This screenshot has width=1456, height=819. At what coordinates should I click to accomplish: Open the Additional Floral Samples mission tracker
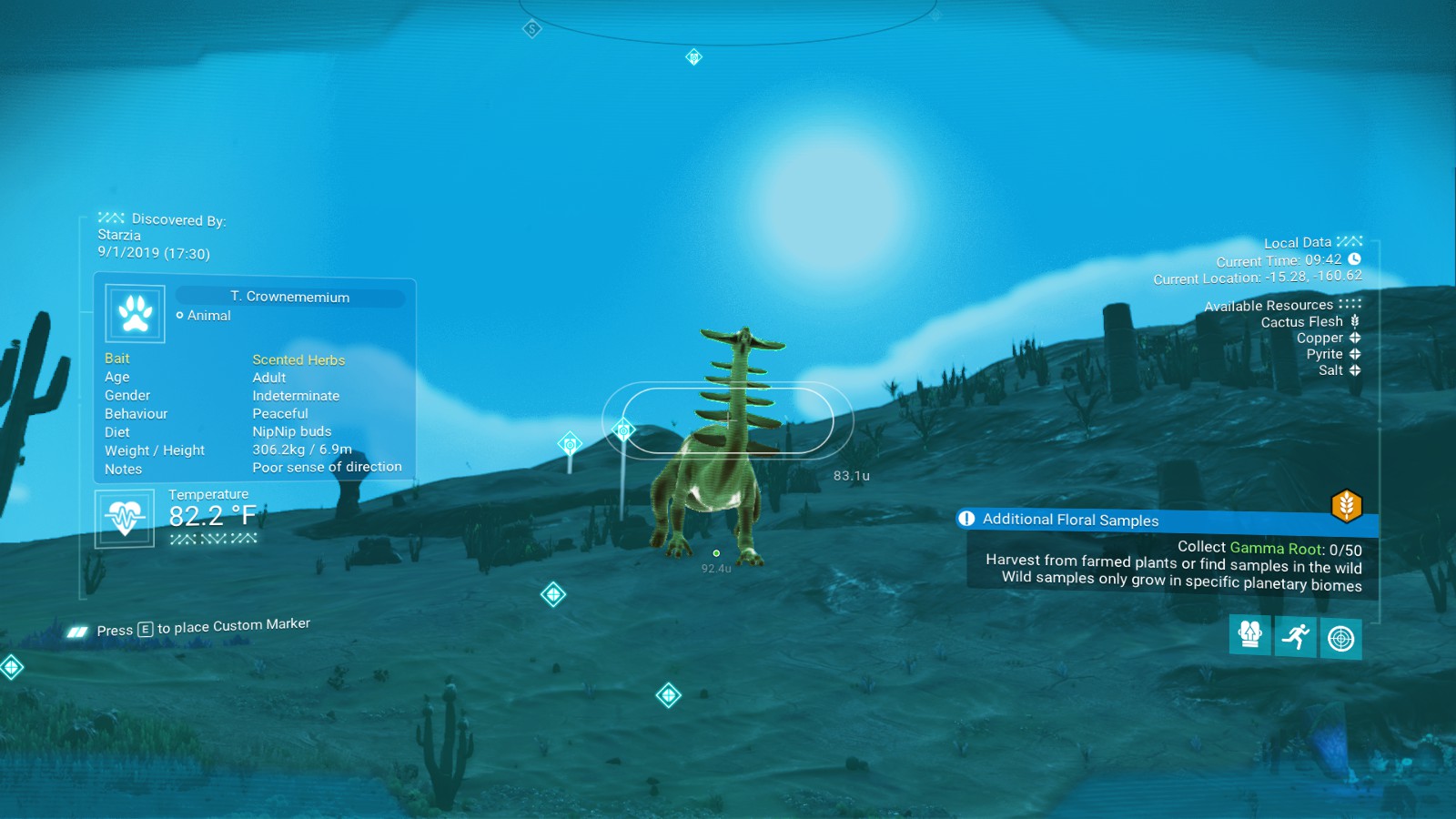point(1070,520)
